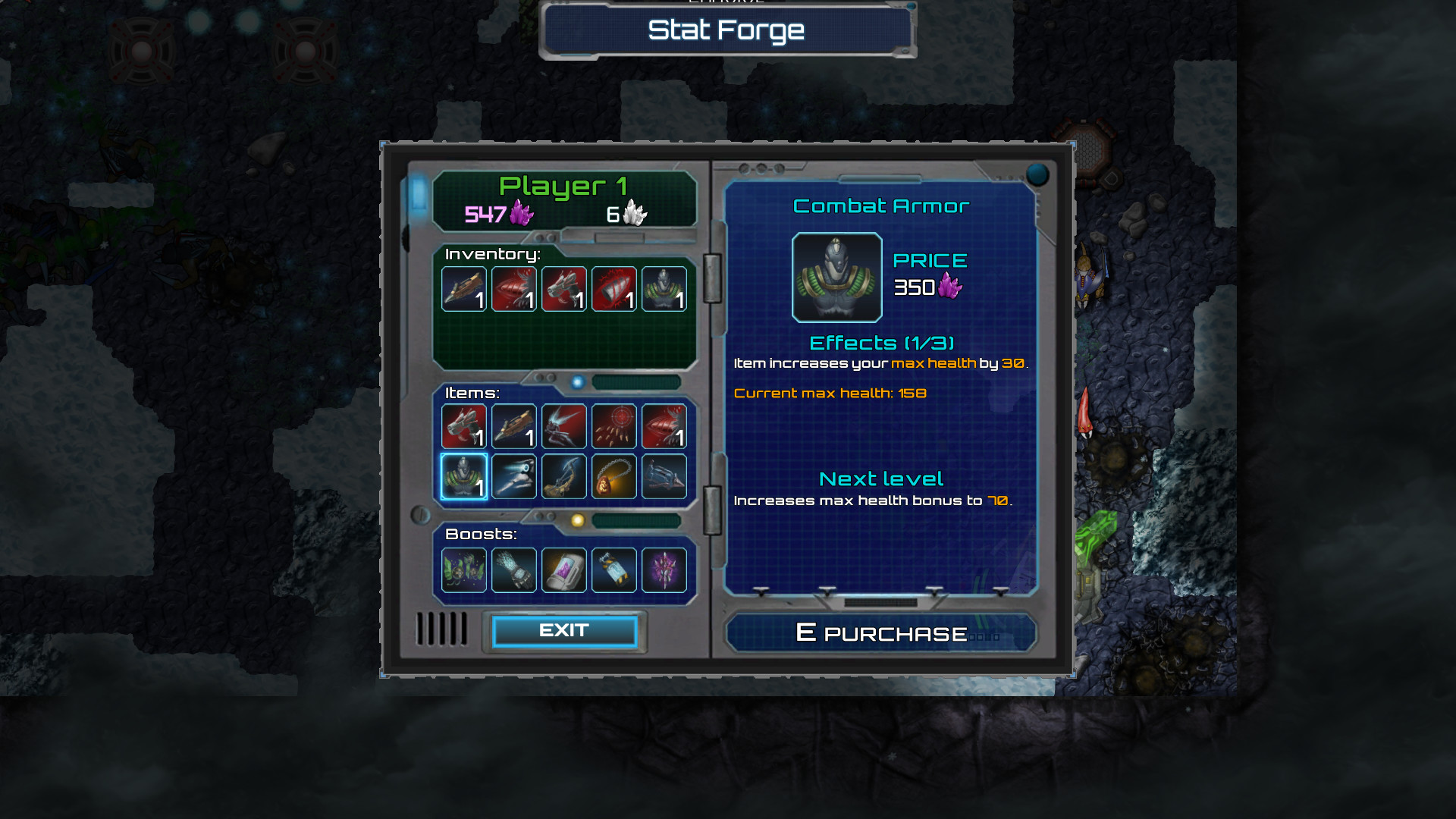Image resolution: width=1456 pixels, height=819 pixels.
Task: Select the pickaxe item in Items
Action: coord(564,476)
